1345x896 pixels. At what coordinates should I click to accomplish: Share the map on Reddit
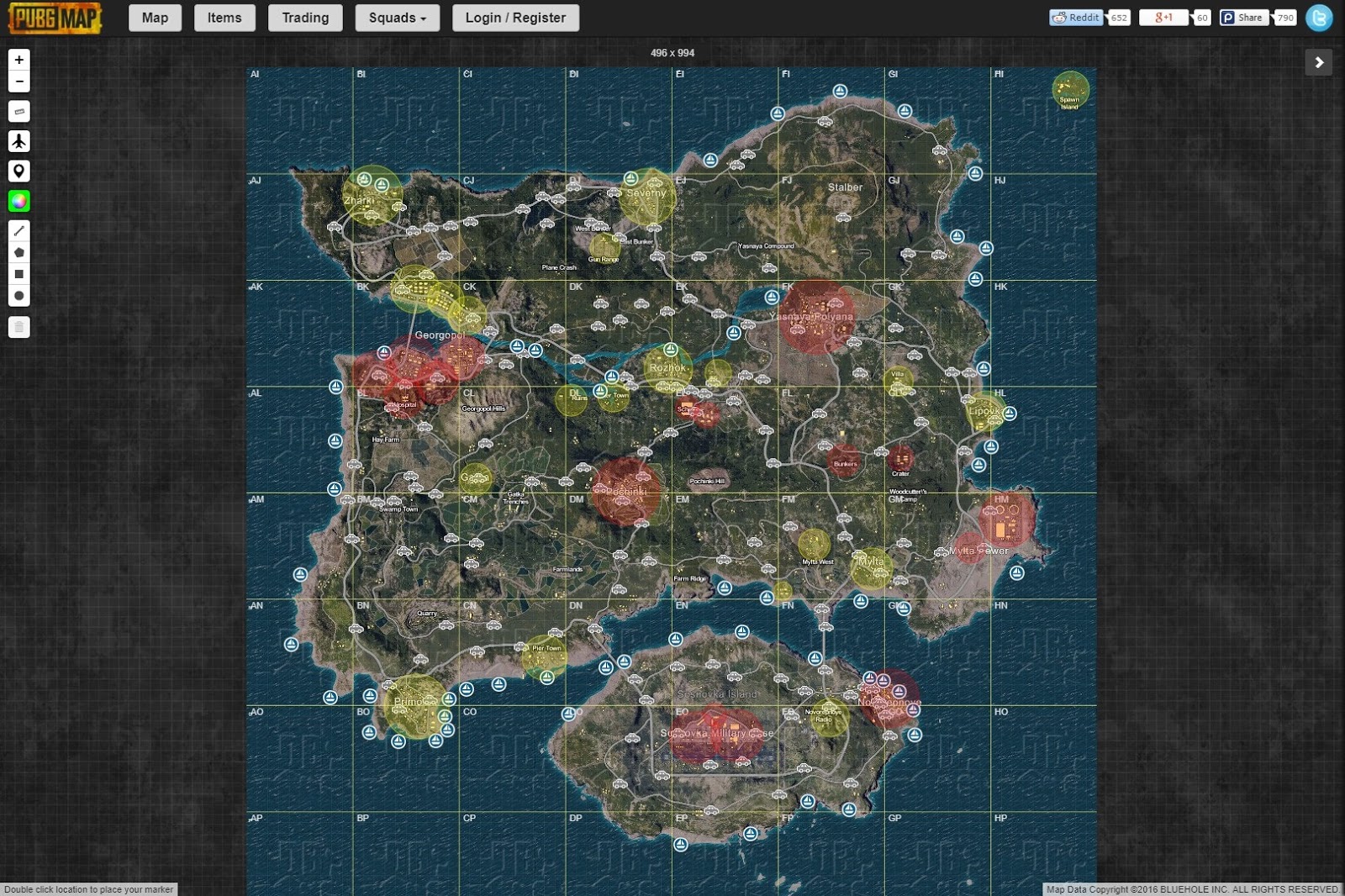[x=1076, y=17]
